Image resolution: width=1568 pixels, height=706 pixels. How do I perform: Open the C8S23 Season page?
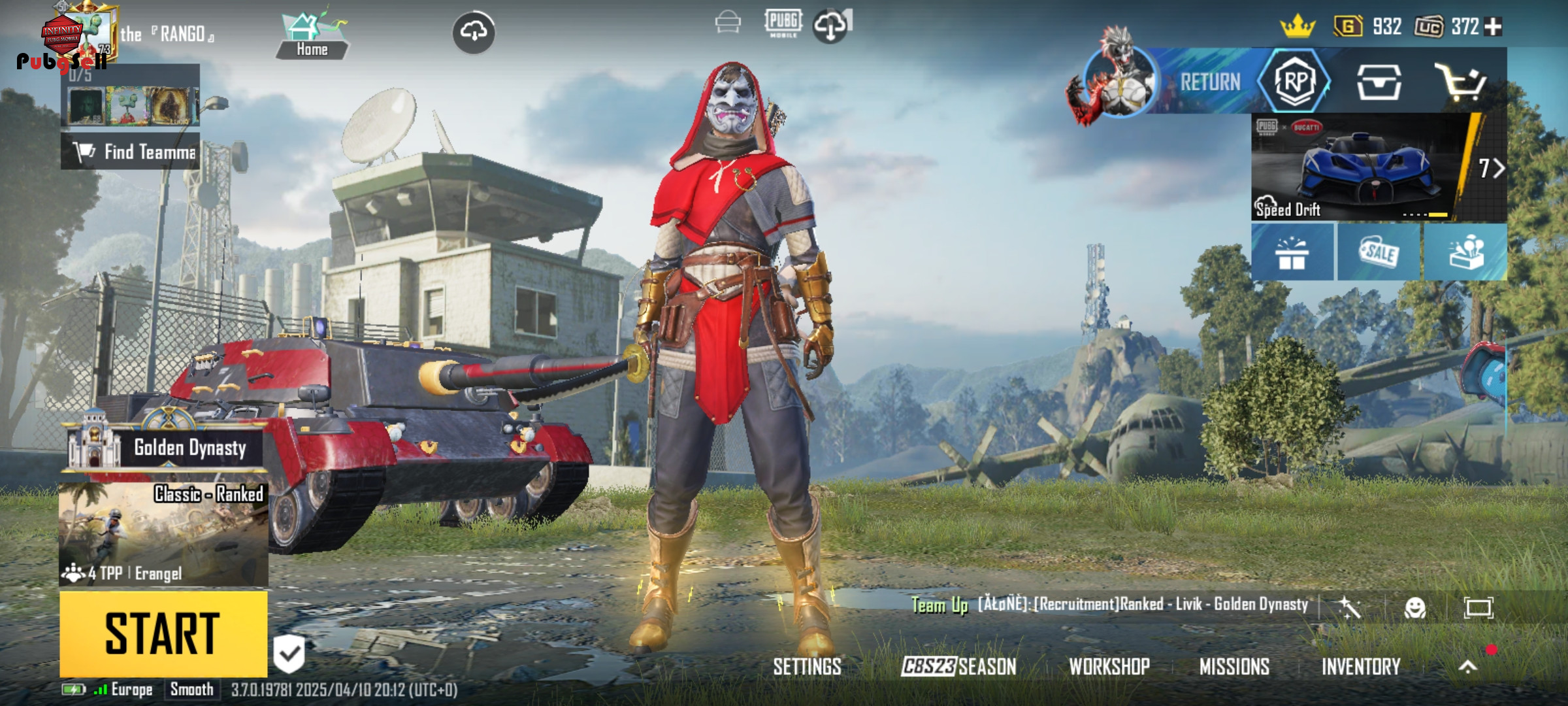click(x=958, y=666)
